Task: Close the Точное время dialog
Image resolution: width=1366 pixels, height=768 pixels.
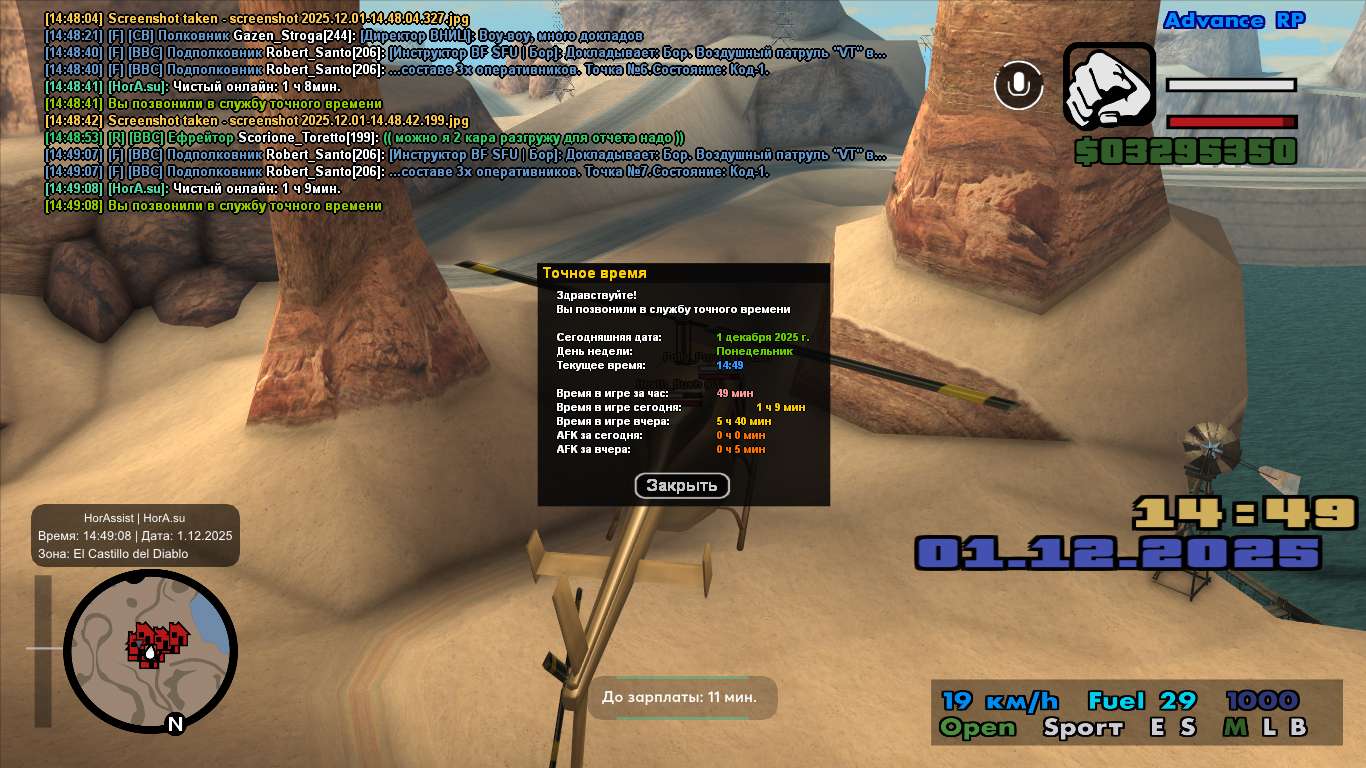Action: pyautogui.click(x=682, y=486)
